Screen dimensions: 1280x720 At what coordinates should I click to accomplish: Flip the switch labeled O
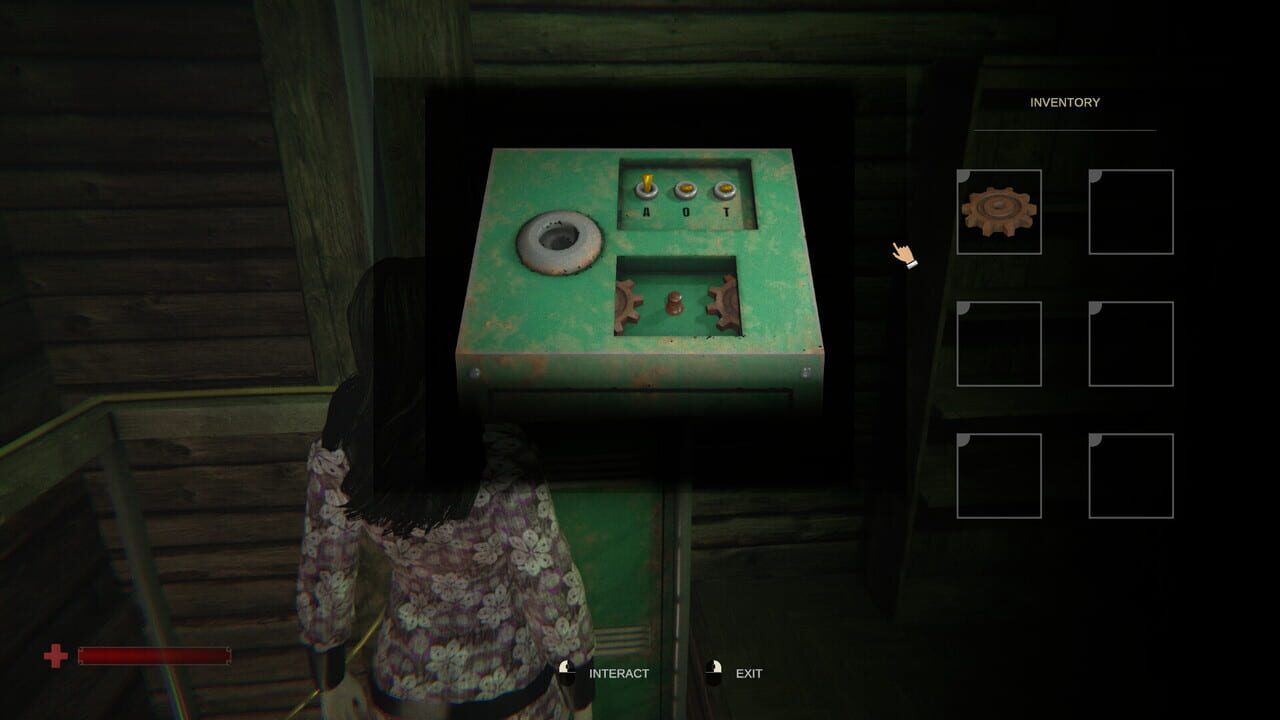(x=686, y=188)
